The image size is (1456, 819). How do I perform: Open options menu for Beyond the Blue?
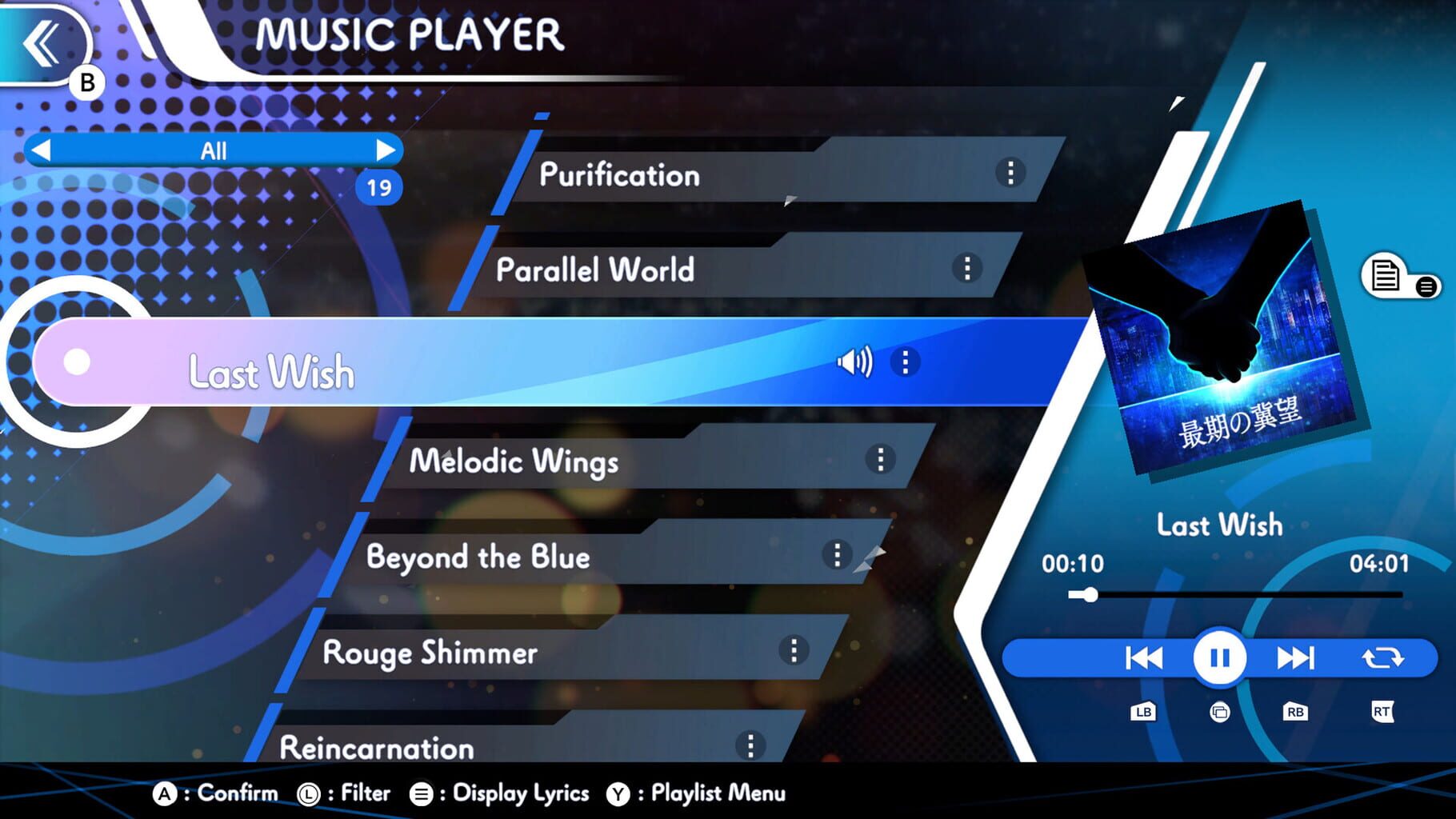pyautogui.click(x=838, y=553)
